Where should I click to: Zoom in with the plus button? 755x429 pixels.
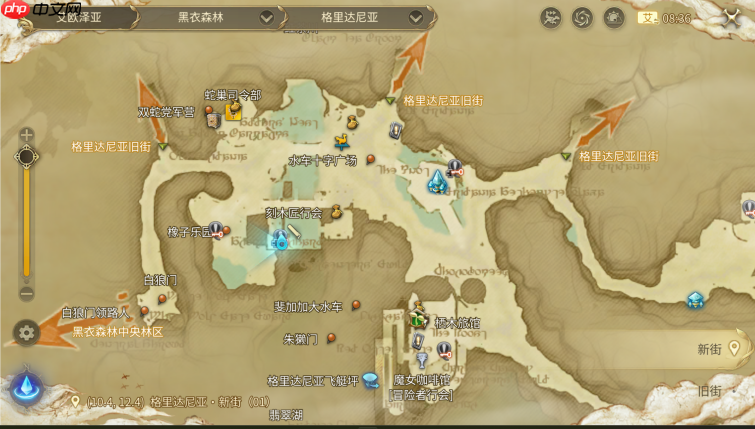pos(27,134)
